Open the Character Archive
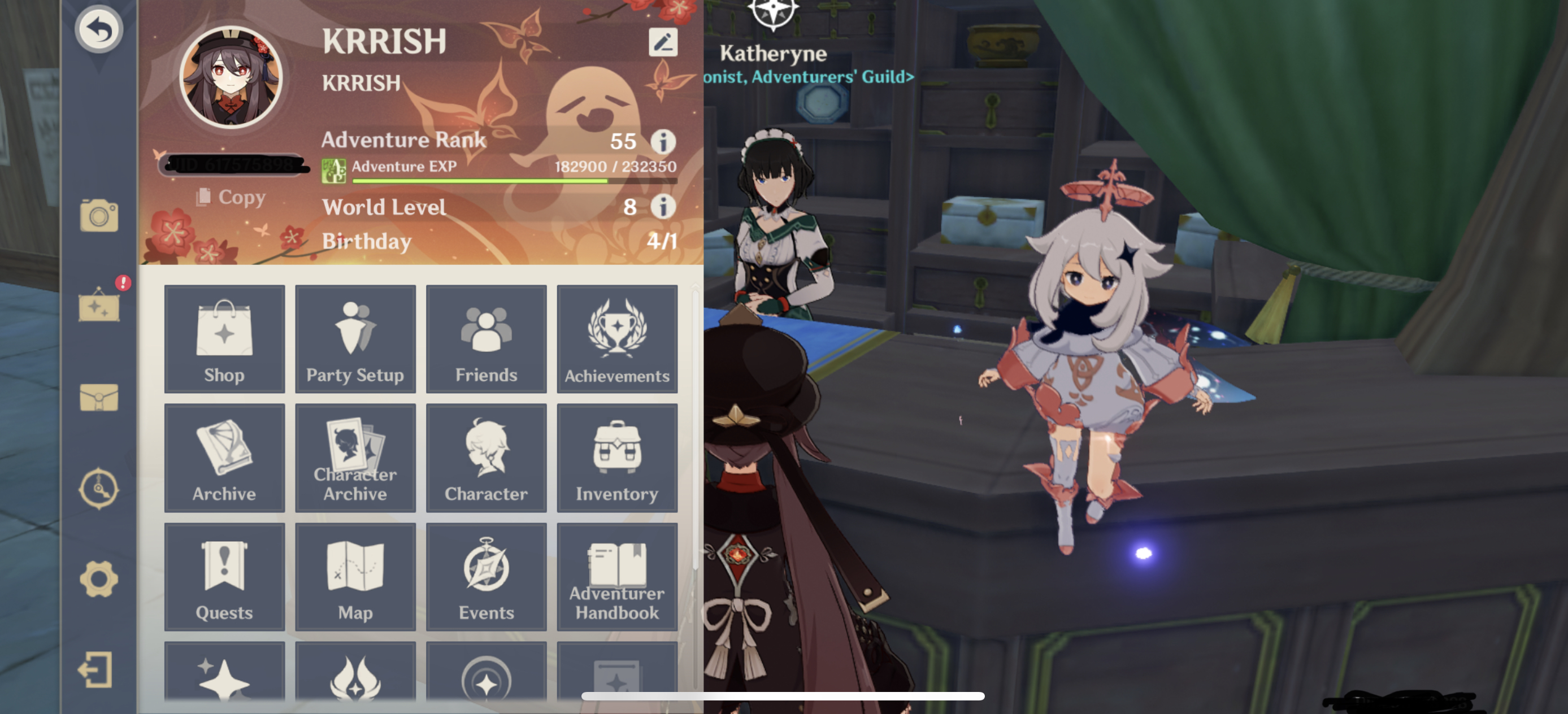1568x714 pixels. point(355,458)
